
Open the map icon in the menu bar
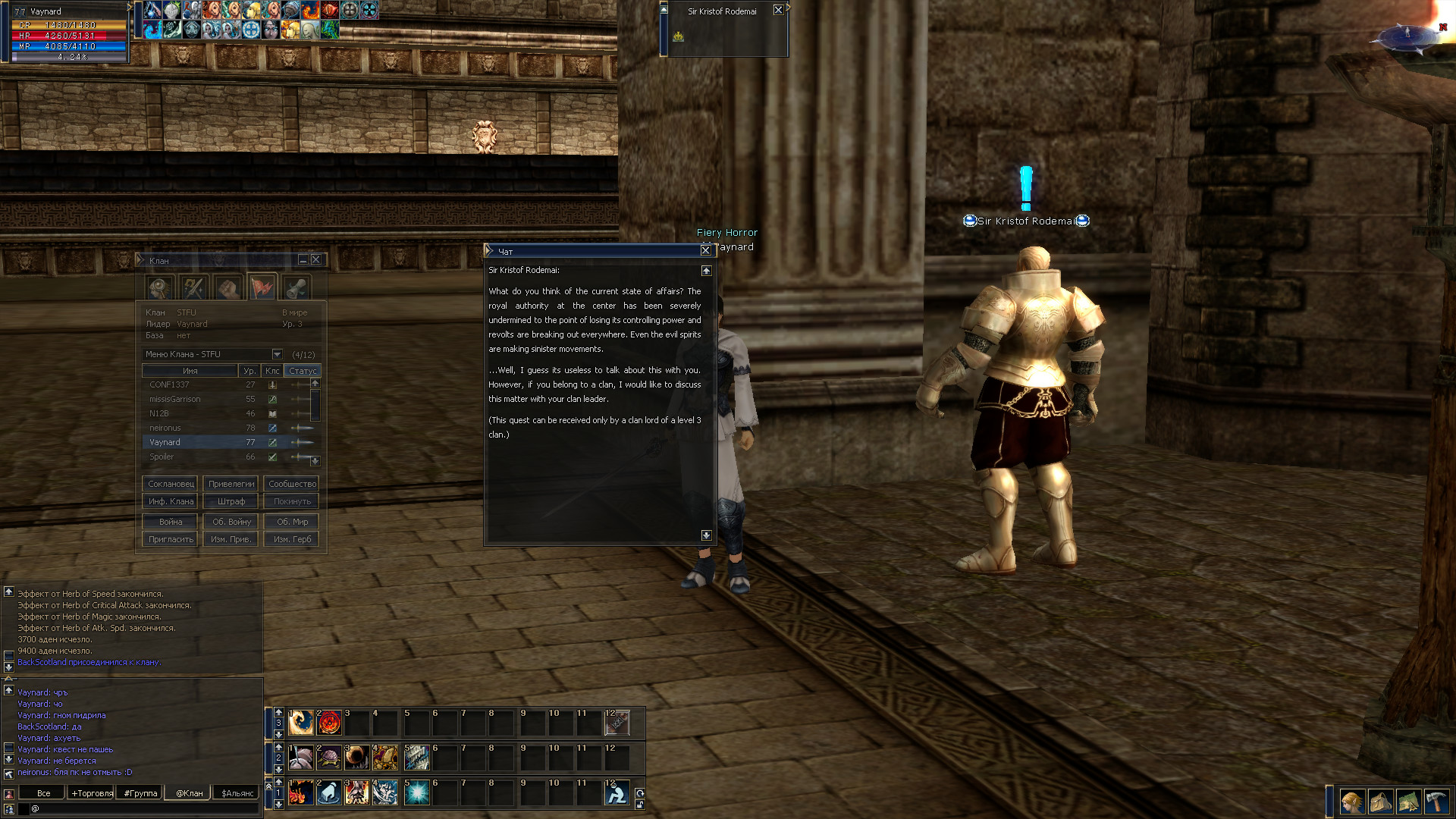pyautogui.click(x=1408, y=802)
